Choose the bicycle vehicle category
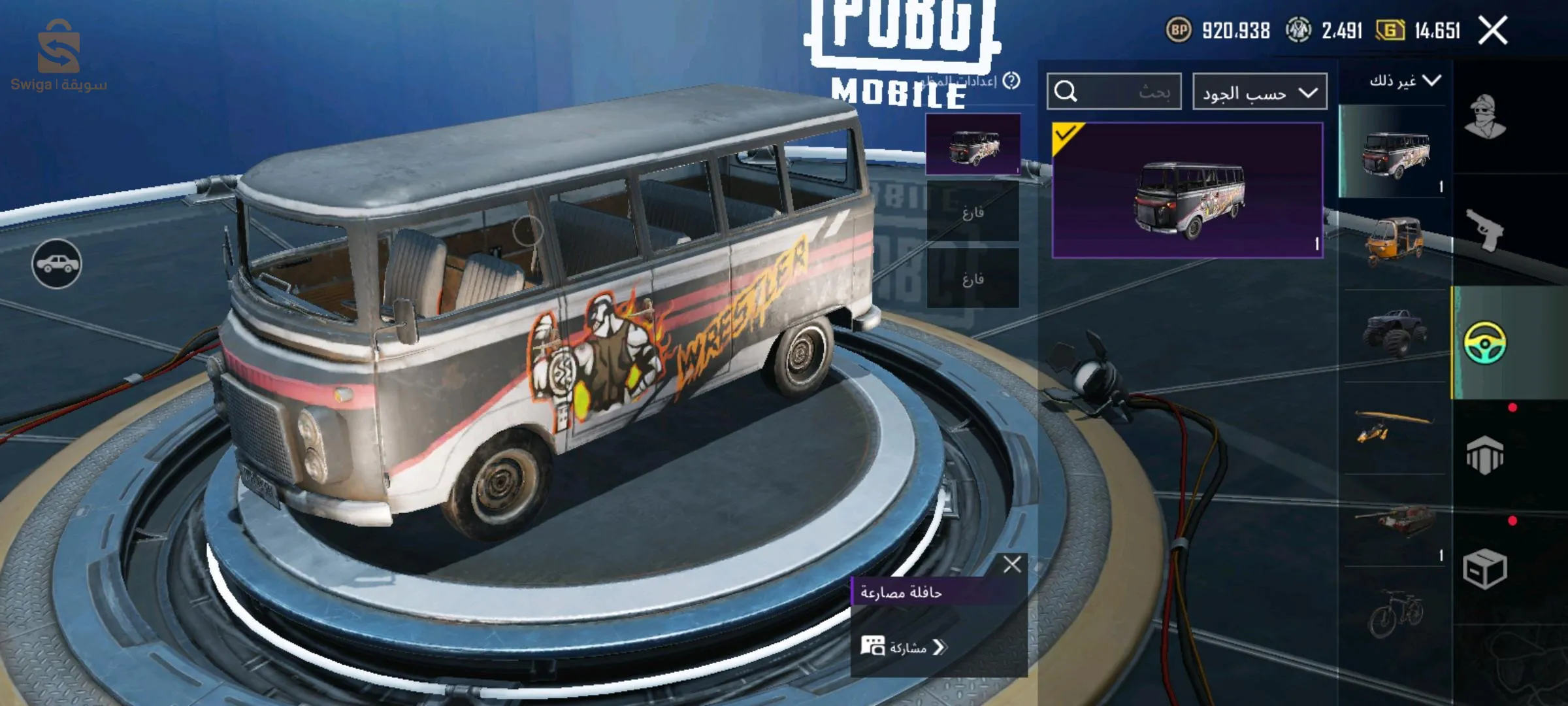The height and width of the screenshot is (706, 1568). pyautogui.click(x=1395, y=613)
